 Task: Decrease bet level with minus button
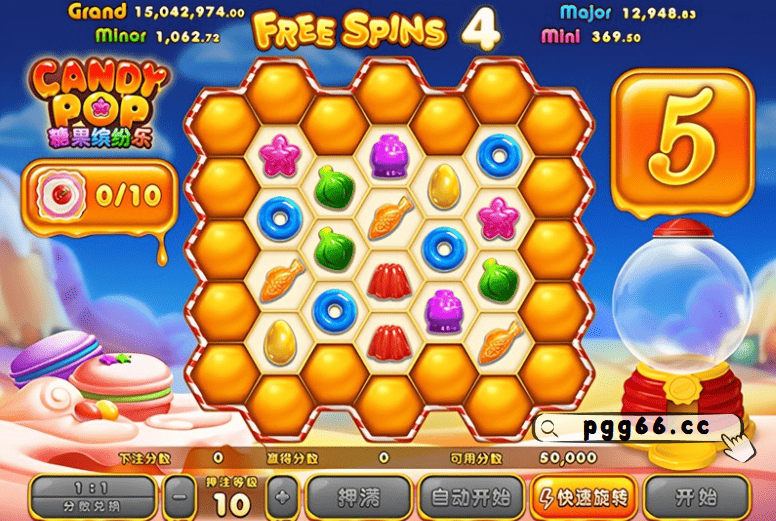coord(179,496)
